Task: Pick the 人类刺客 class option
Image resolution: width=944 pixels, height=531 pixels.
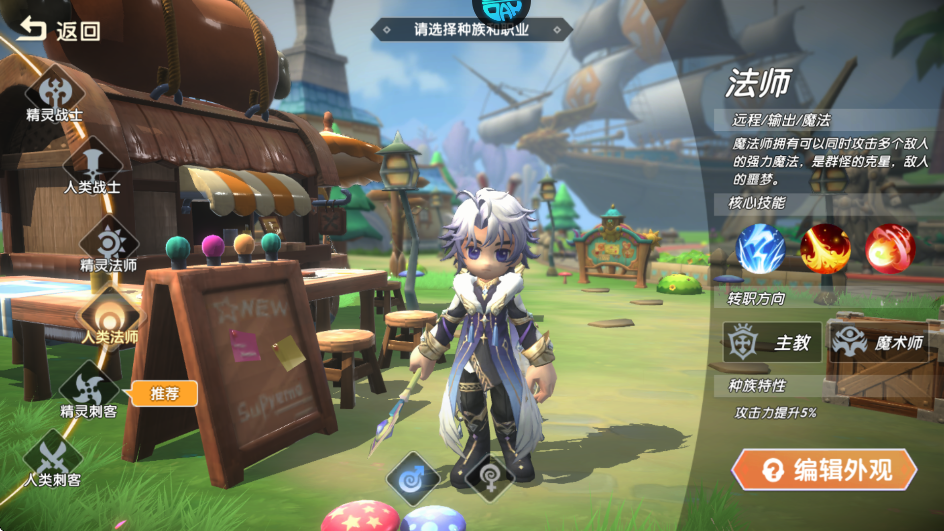Action: [53, 458]
